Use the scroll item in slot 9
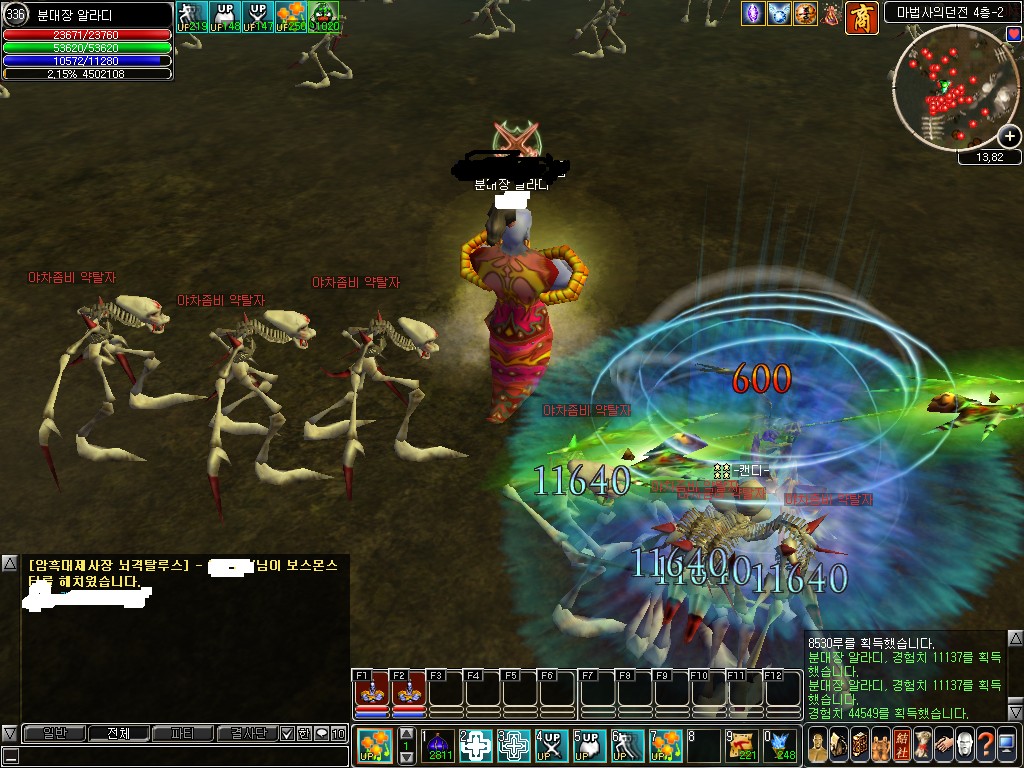1024x768 pixels. pyautogui.click(x=744, y=745)
